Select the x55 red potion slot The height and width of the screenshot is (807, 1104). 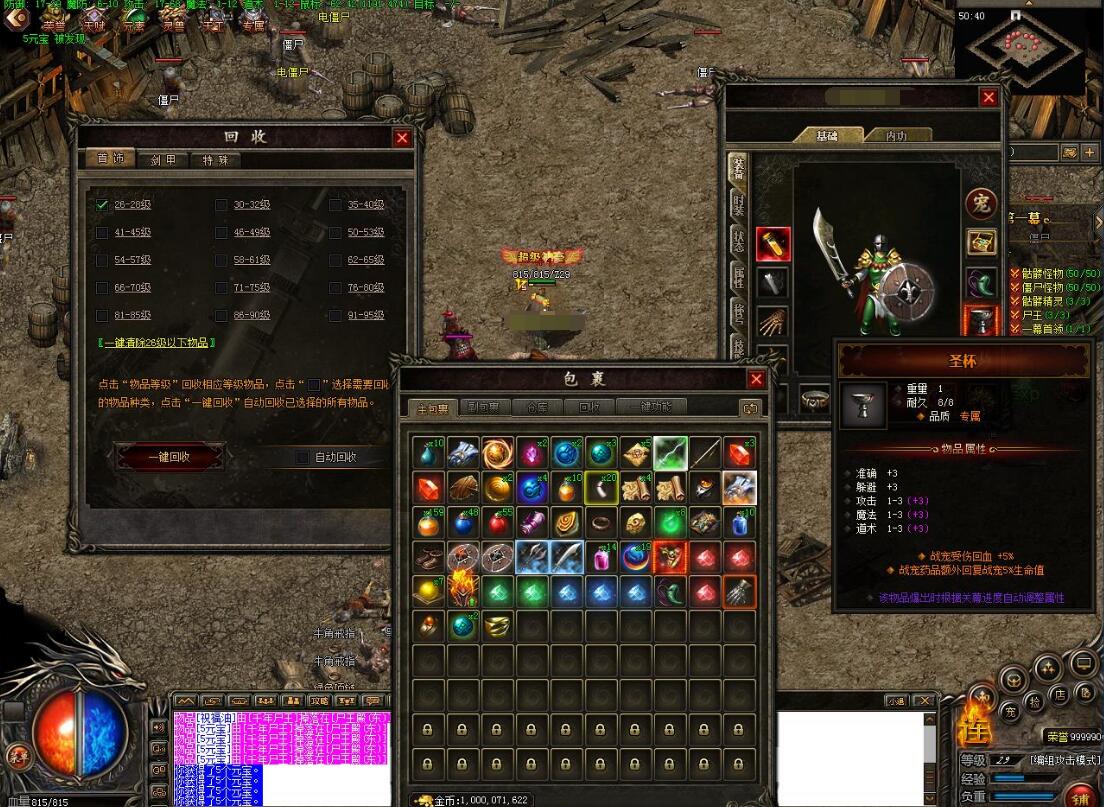[497, 522]
